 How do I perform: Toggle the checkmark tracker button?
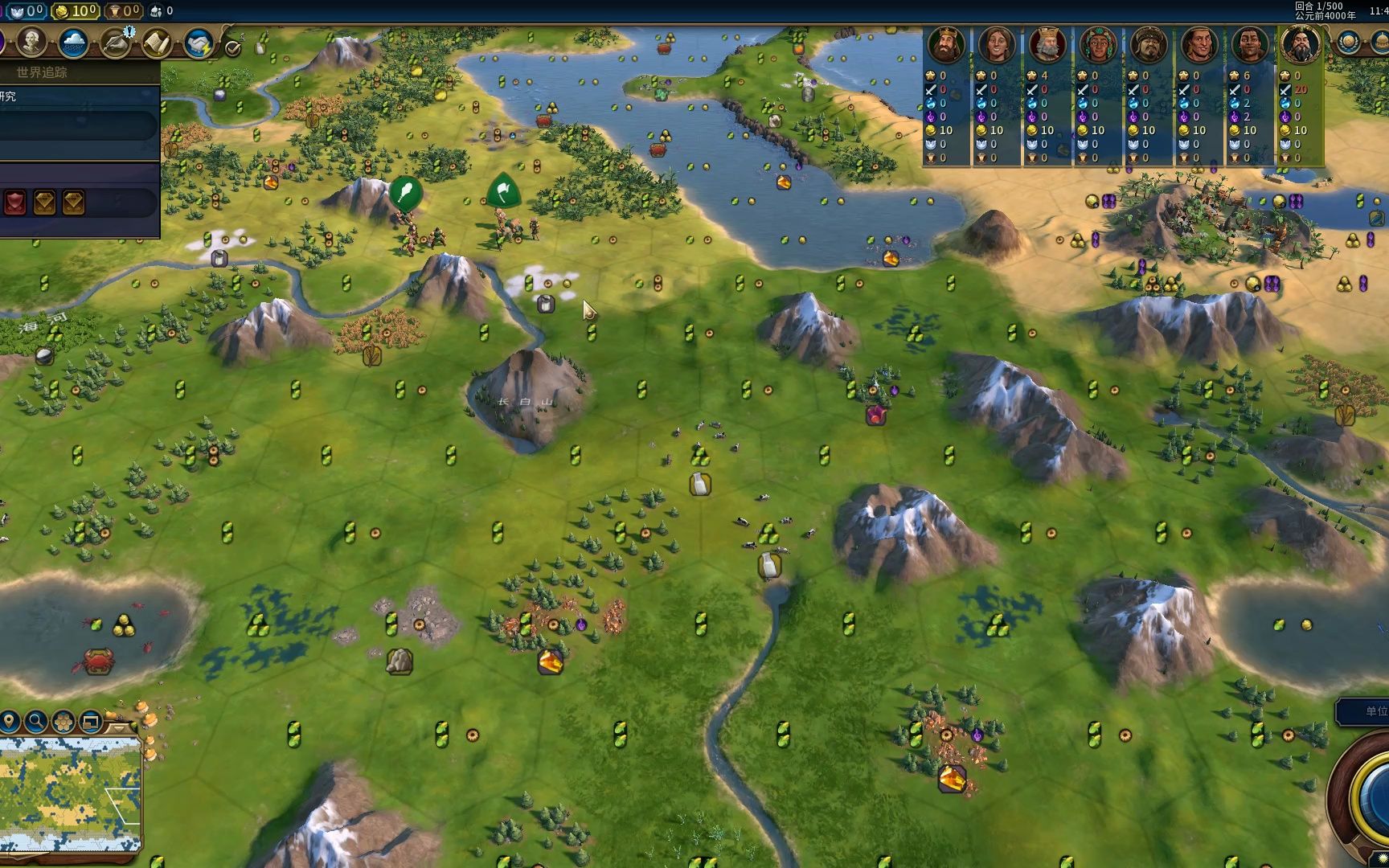point(233,48)
